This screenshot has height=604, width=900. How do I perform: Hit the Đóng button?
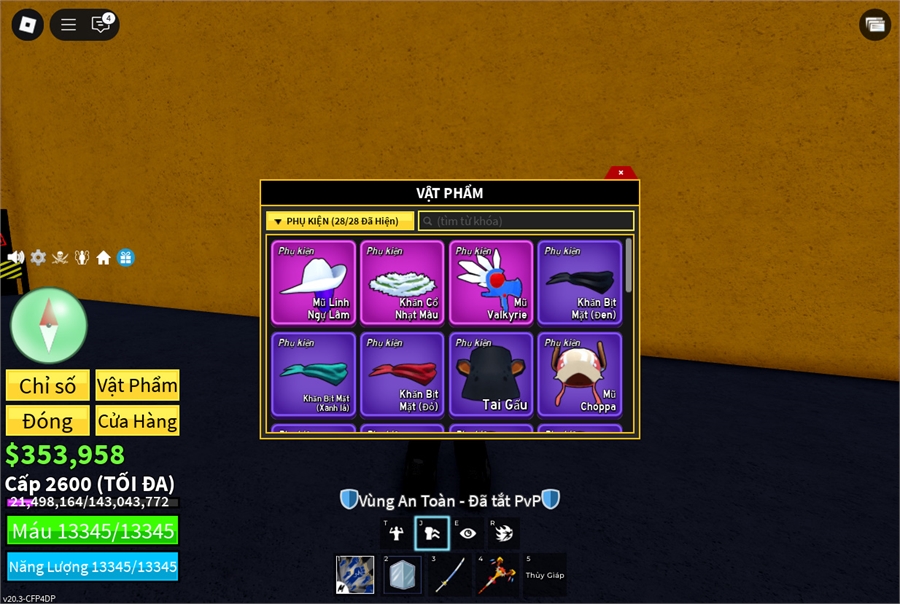(47, 421)
